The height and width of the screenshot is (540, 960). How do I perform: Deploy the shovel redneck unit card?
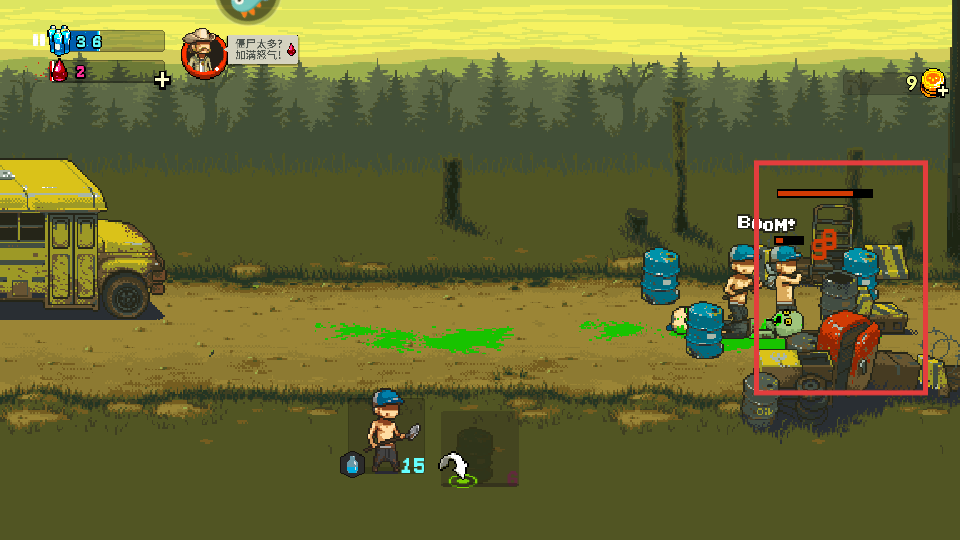point(386,434)
